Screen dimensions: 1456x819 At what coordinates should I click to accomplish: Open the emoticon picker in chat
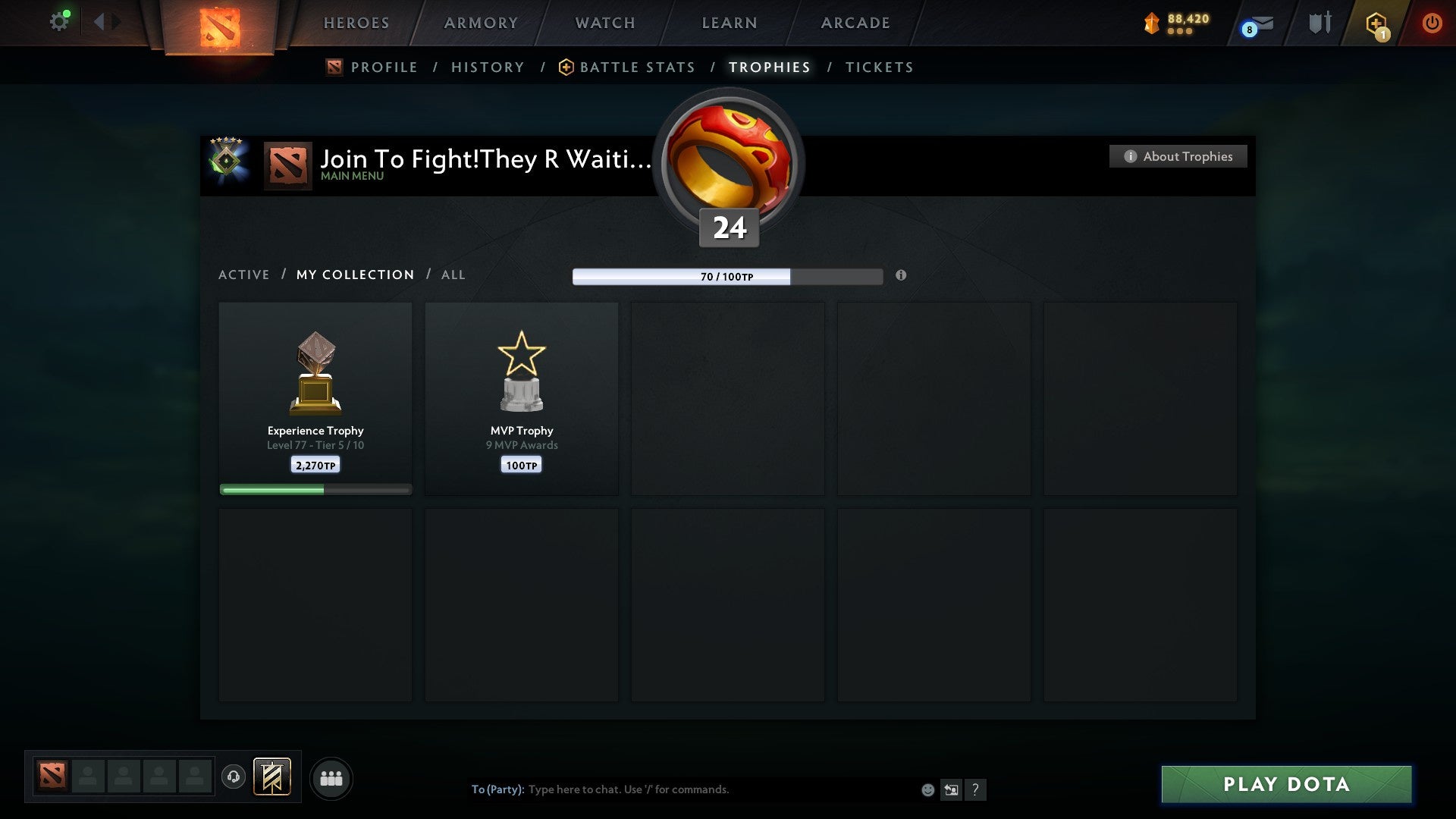(927, 789)
